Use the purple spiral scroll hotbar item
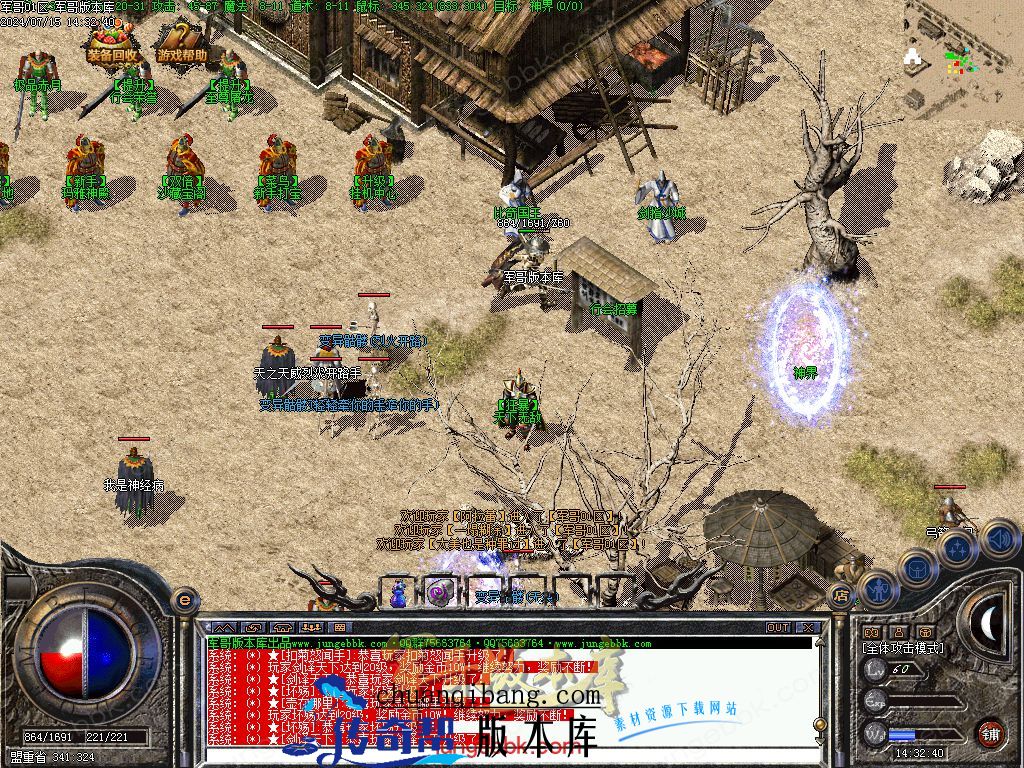 (x=438, y=592)
